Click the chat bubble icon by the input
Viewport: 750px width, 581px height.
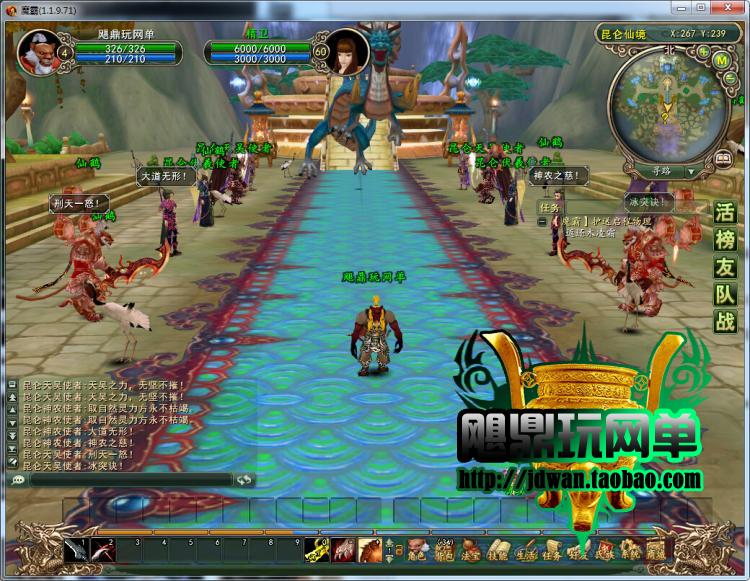click(x=18, y=480)
